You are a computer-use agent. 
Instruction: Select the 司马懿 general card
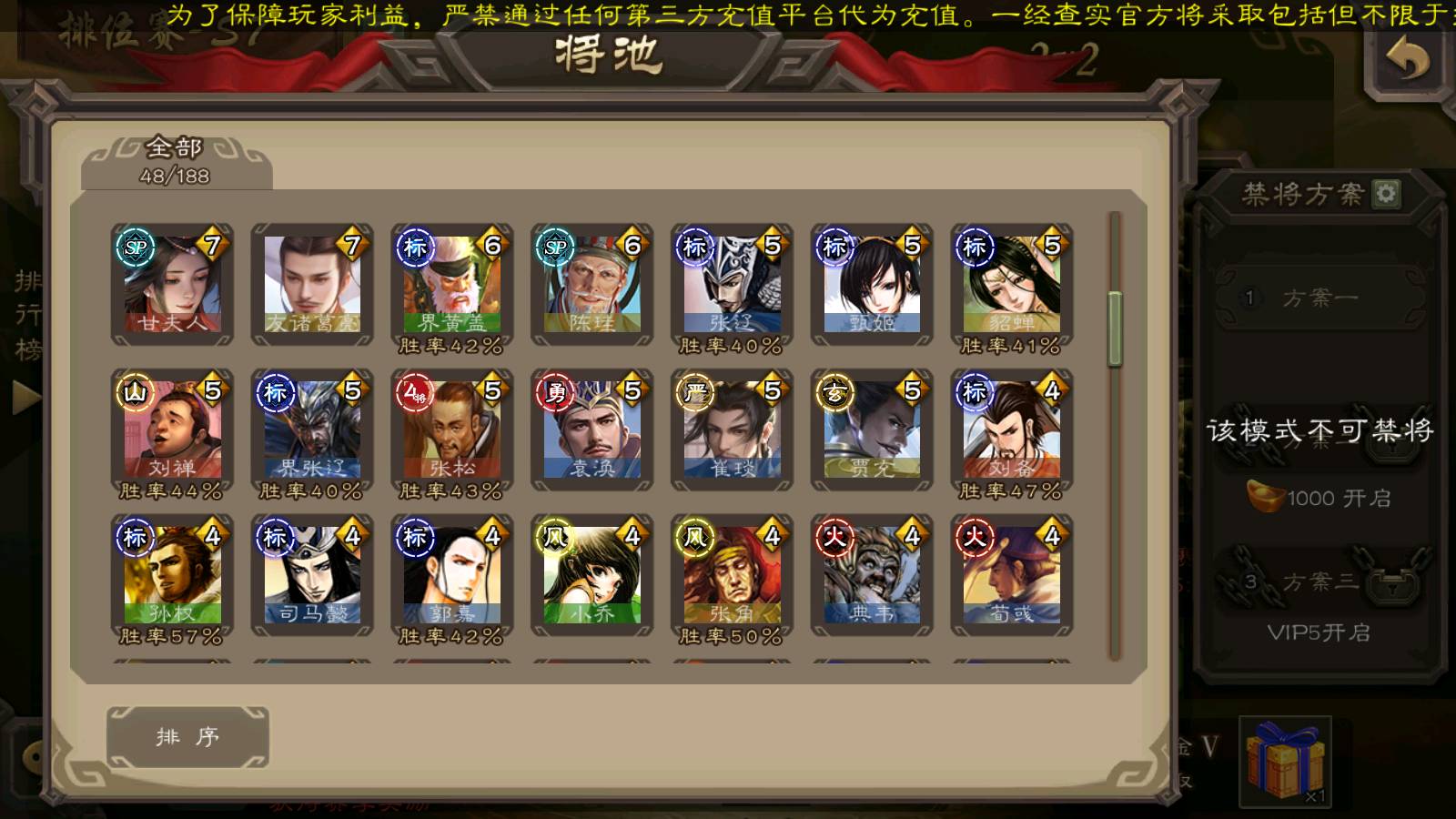[312, 576]
